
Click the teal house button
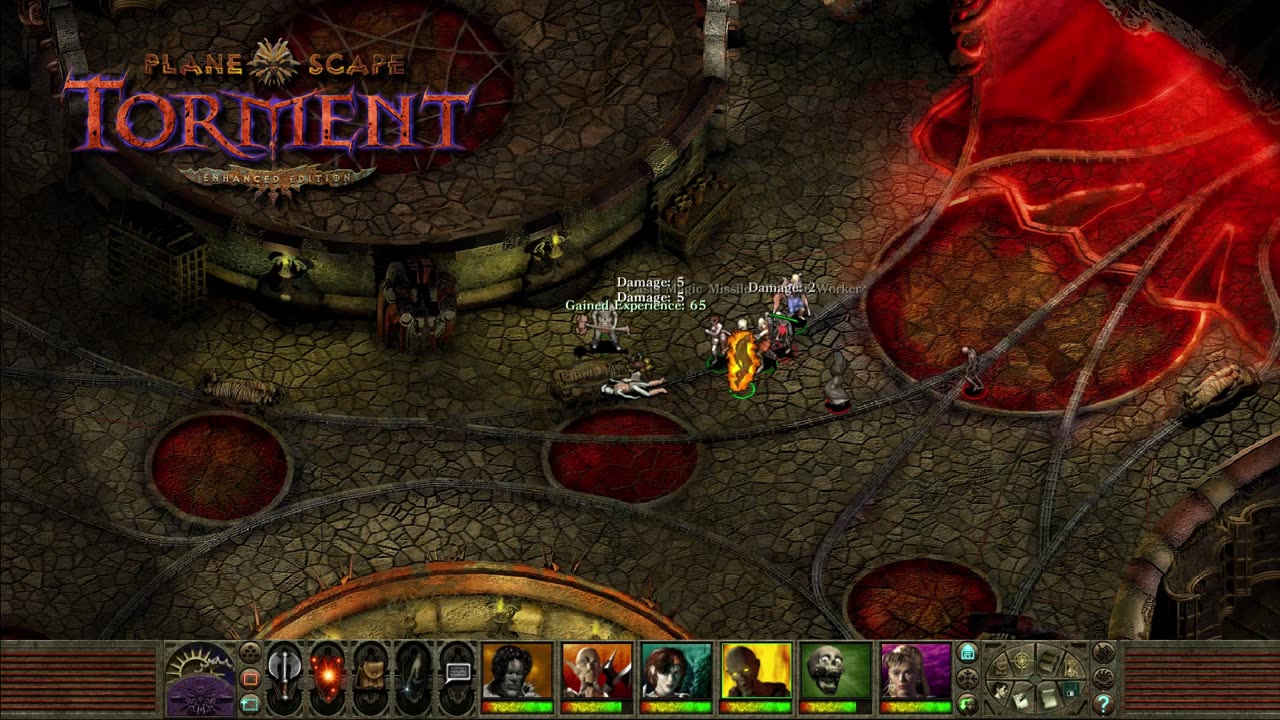(967, 653)
